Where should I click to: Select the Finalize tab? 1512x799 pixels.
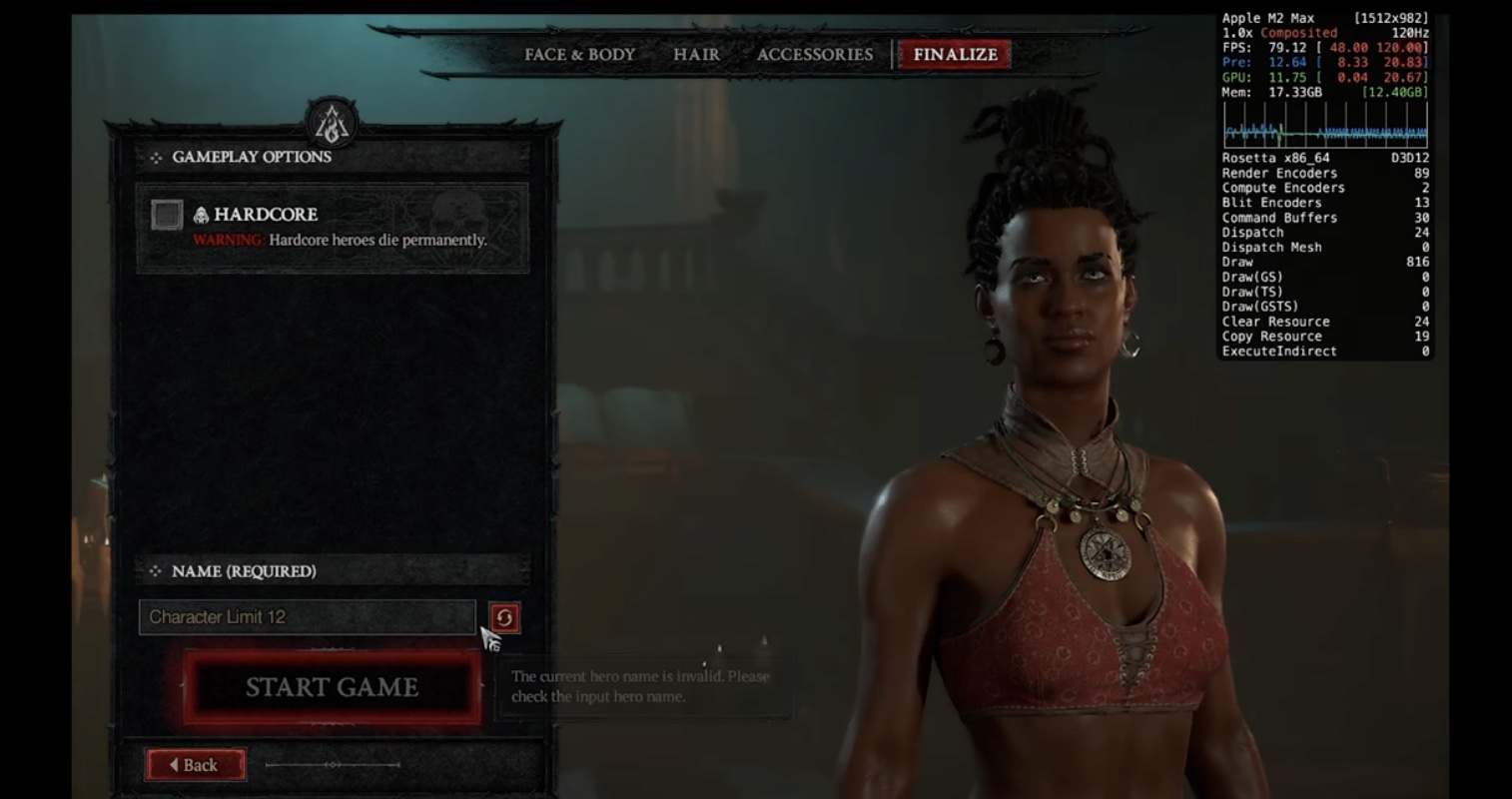(955, 55)
